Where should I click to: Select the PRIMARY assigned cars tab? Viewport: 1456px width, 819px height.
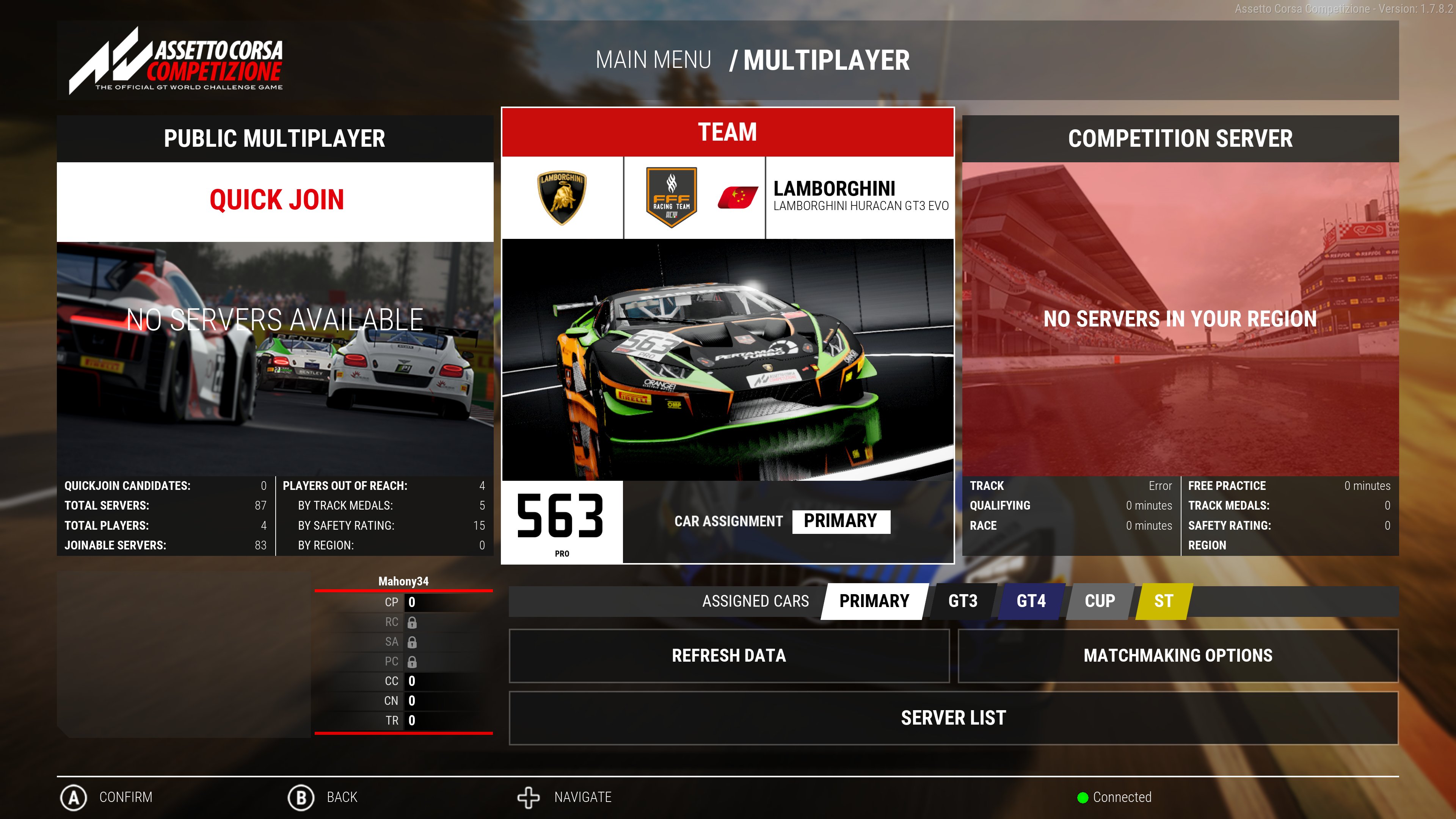coord(874,601)
